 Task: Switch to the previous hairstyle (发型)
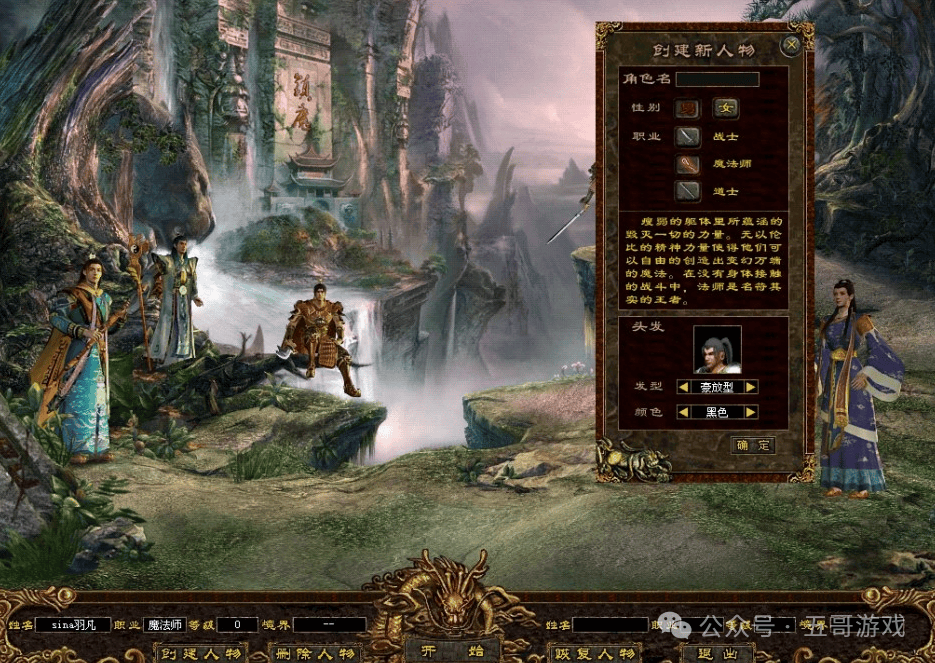683,387
